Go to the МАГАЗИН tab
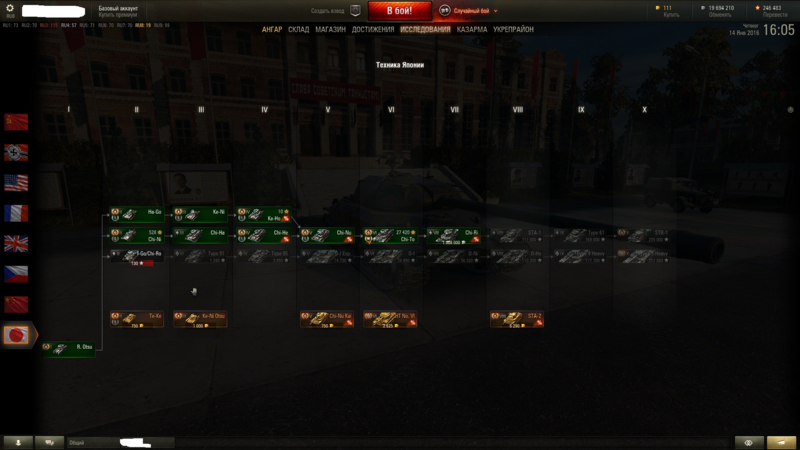 click(330, 30)
